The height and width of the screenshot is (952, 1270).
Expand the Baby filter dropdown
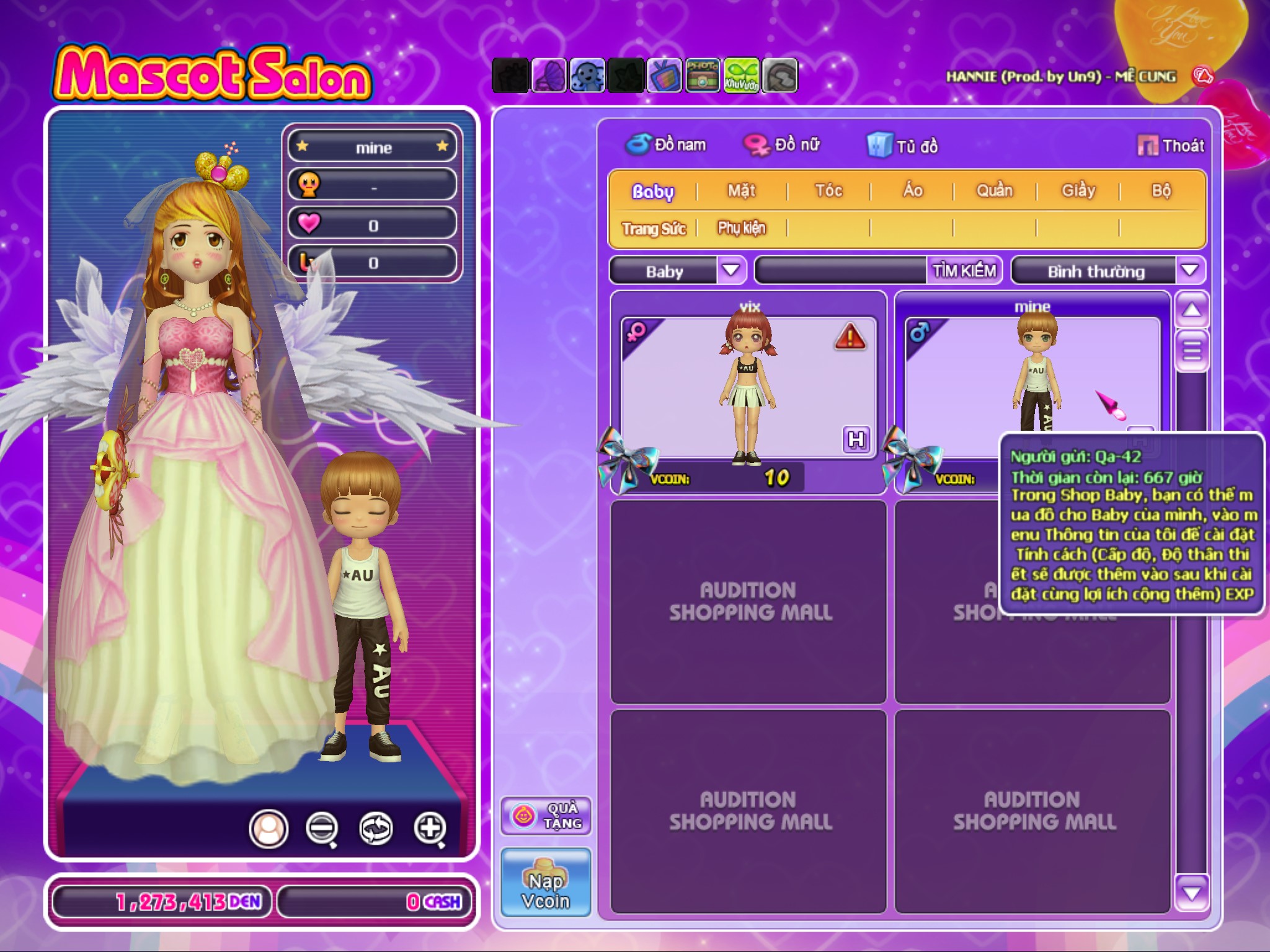click(731, 271)
